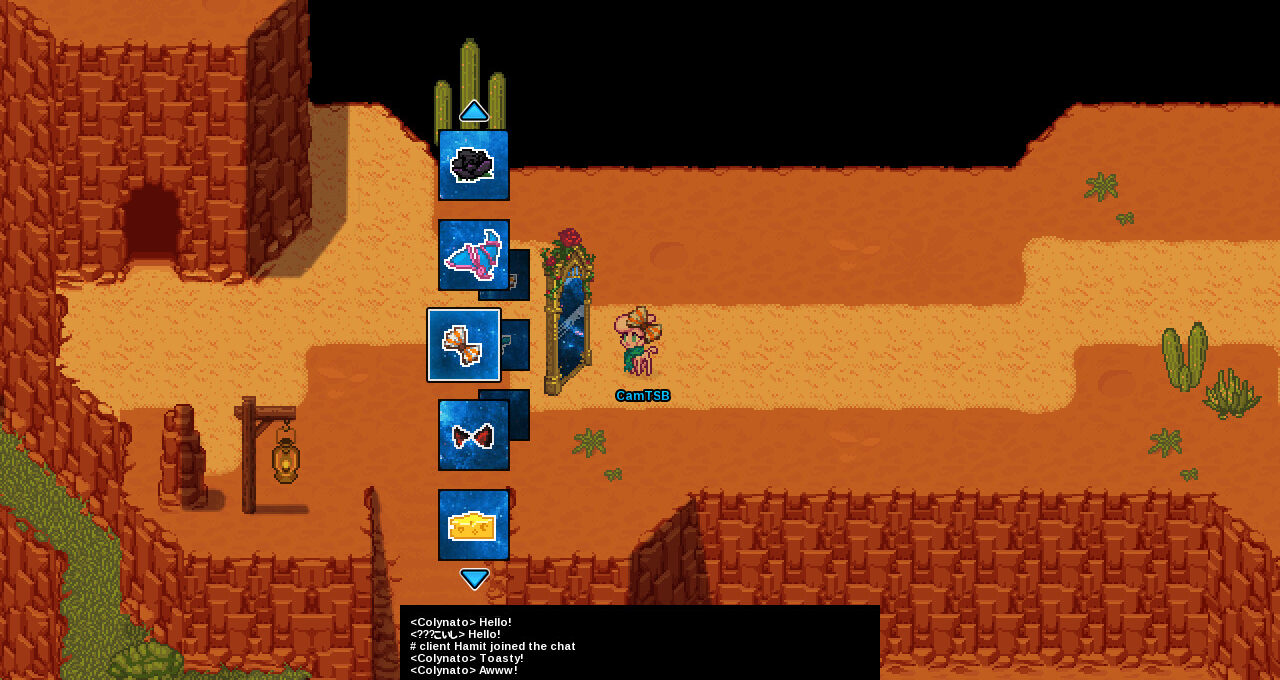This screenshot has width=1280, height=680.
Task: Click the up arrow above the item list
Action: (x=474, y=111)
